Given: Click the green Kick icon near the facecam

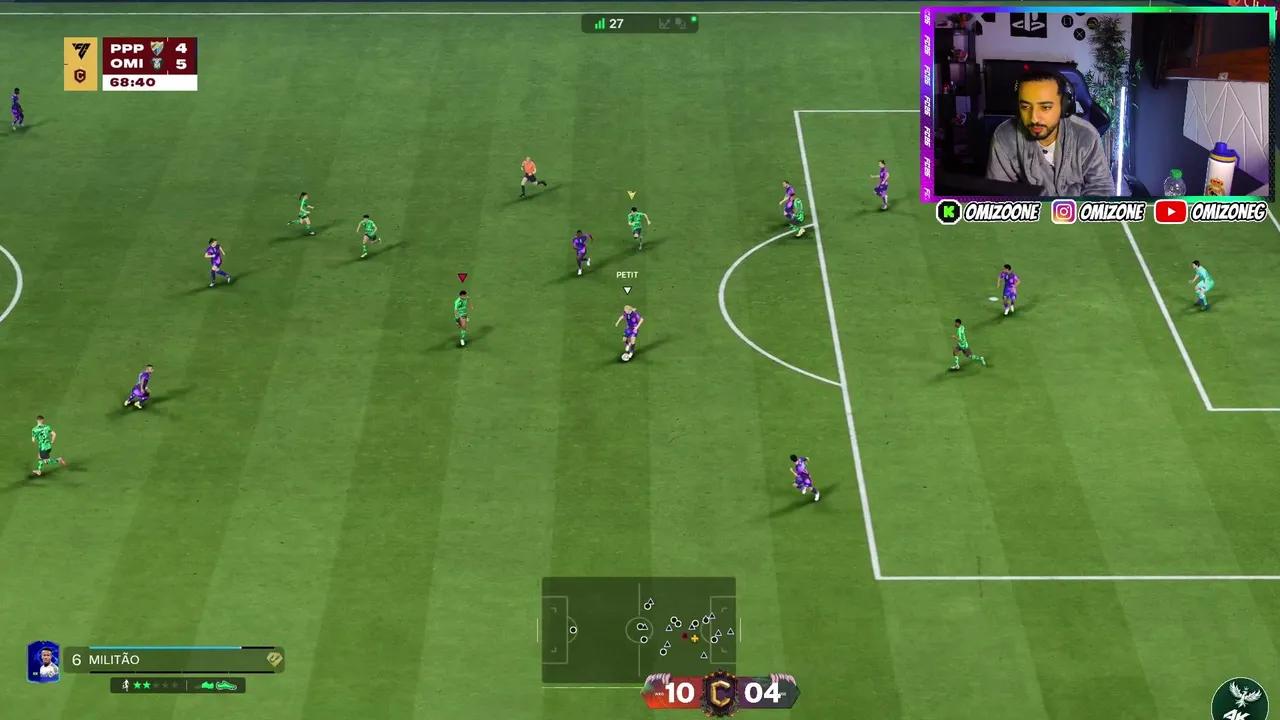Looking at the screenshot, I should (948, 212).
